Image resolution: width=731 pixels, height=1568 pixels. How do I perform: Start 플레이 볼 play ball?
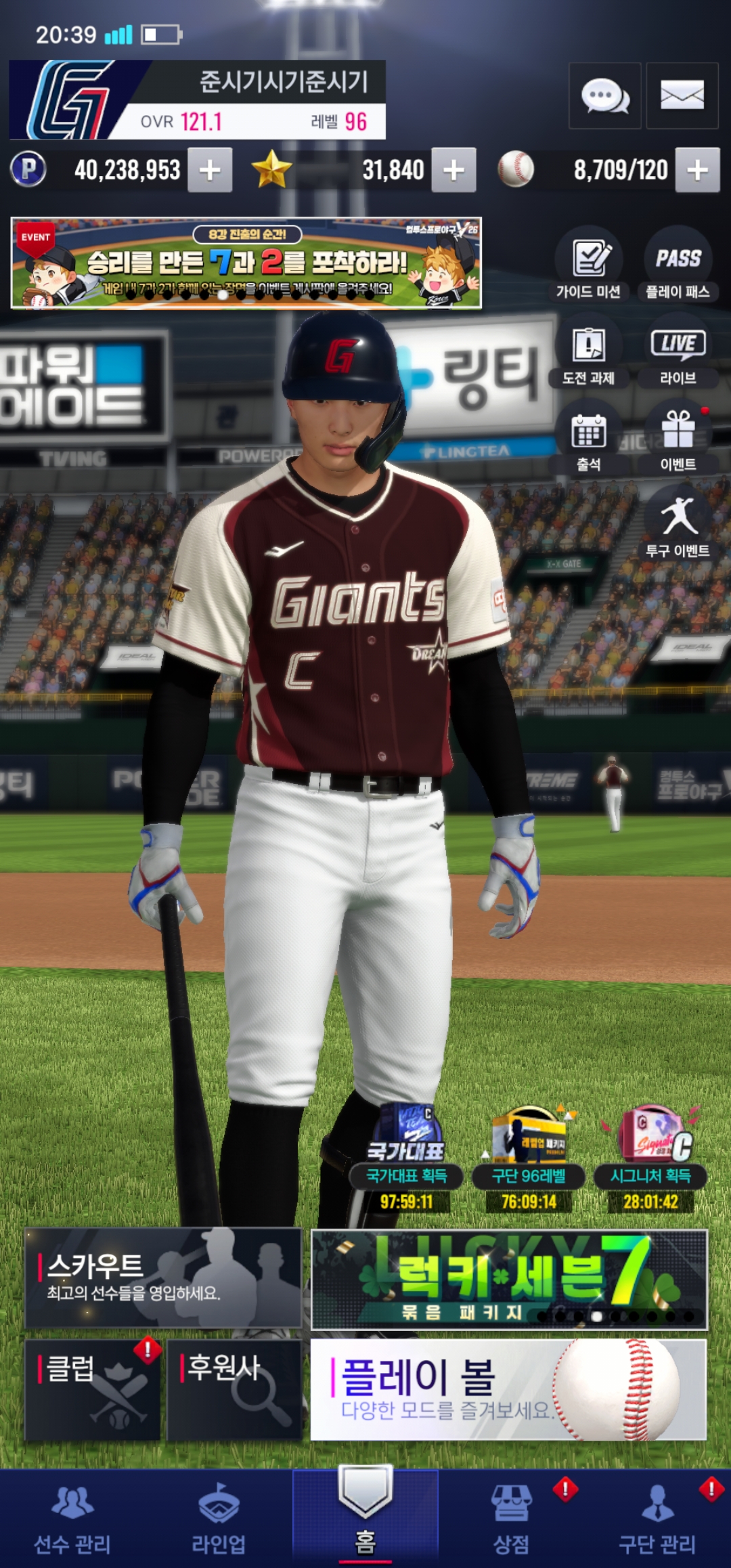[508, 1389]
